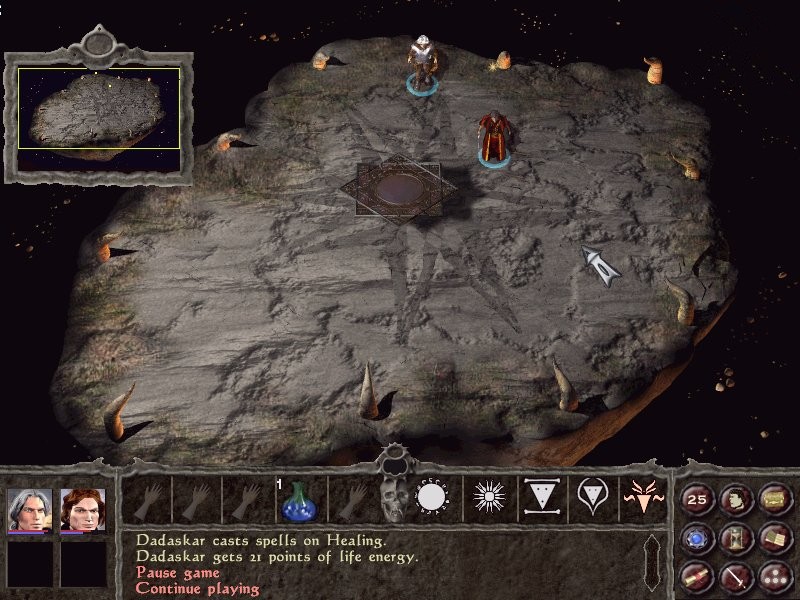The image size is (800, 600).
Task: Activate the radiant sunburst spell icon
Action: click(x=488, y=498)
